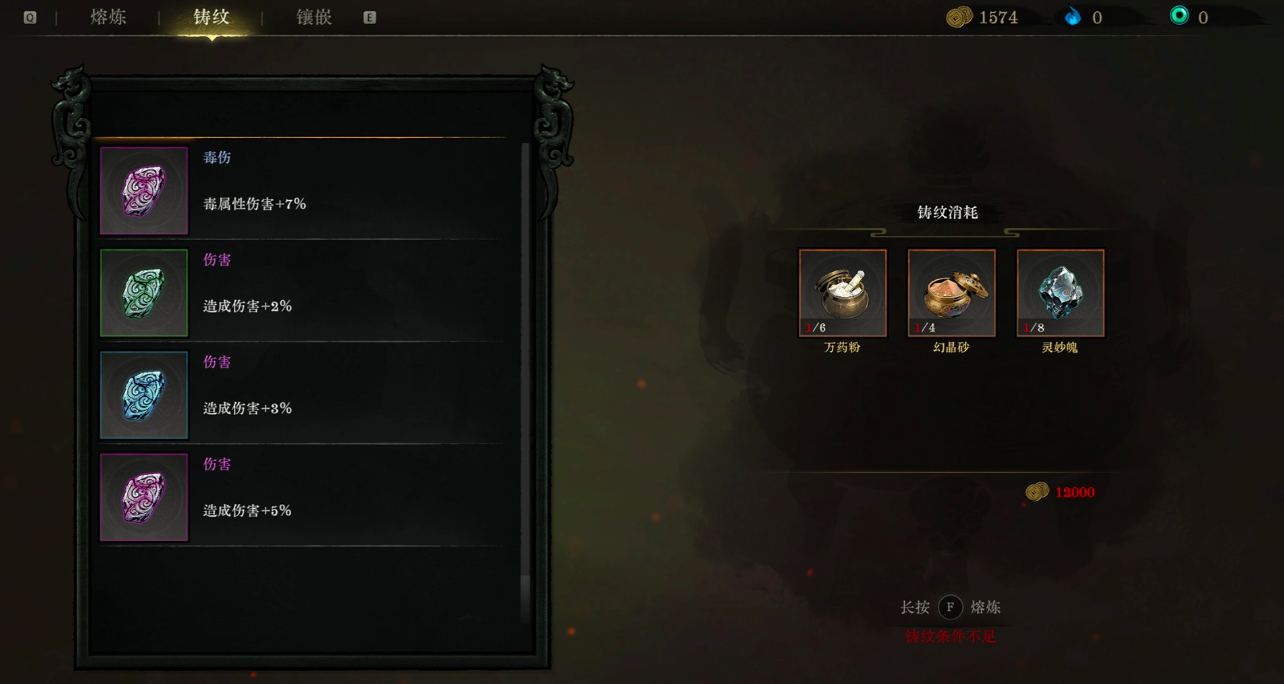Switch to the 熔炼 tab

tap(108, 17)
